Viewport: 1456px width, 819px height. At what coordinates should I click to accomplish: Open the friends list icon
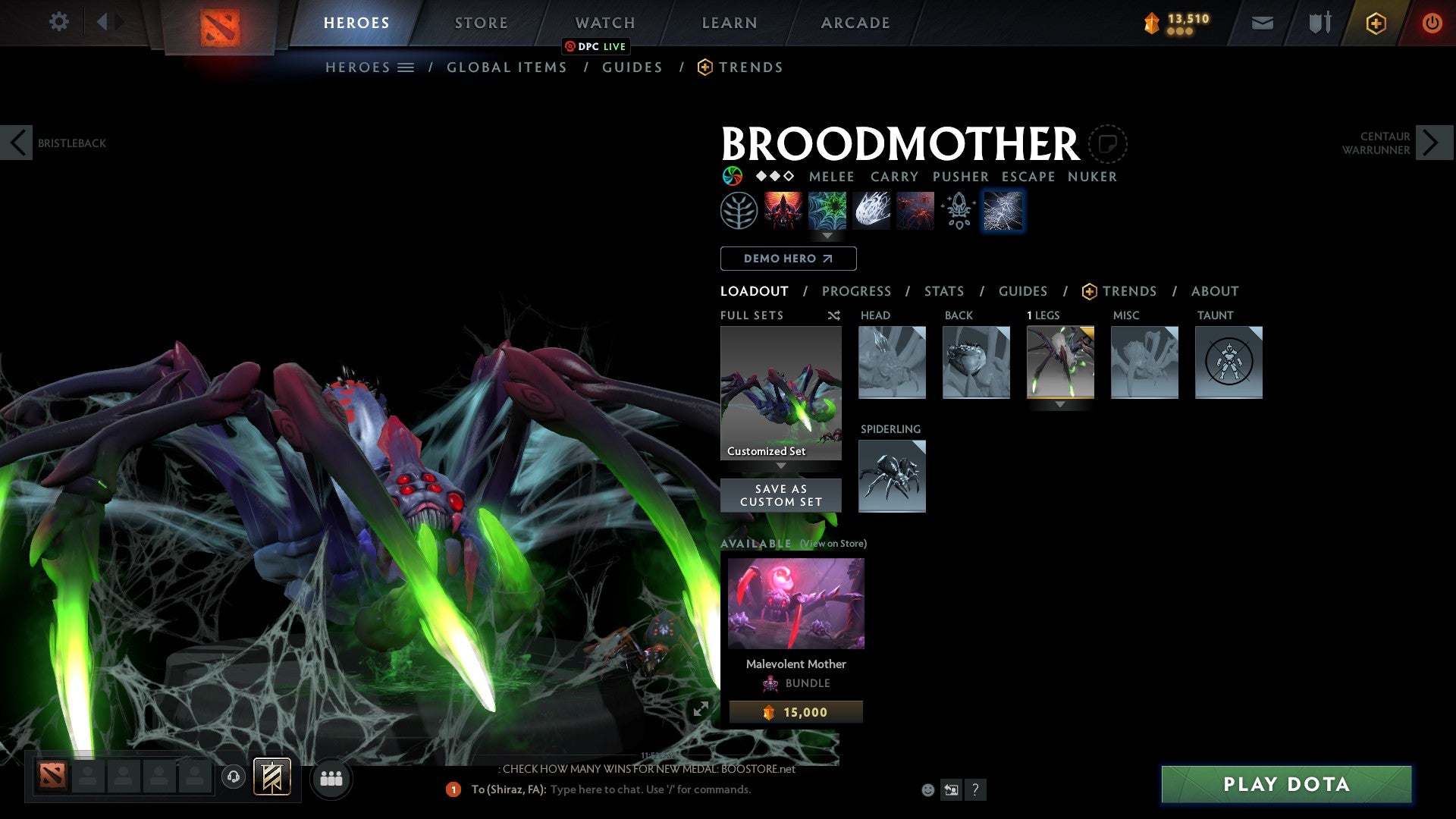[x=330, y=778]
